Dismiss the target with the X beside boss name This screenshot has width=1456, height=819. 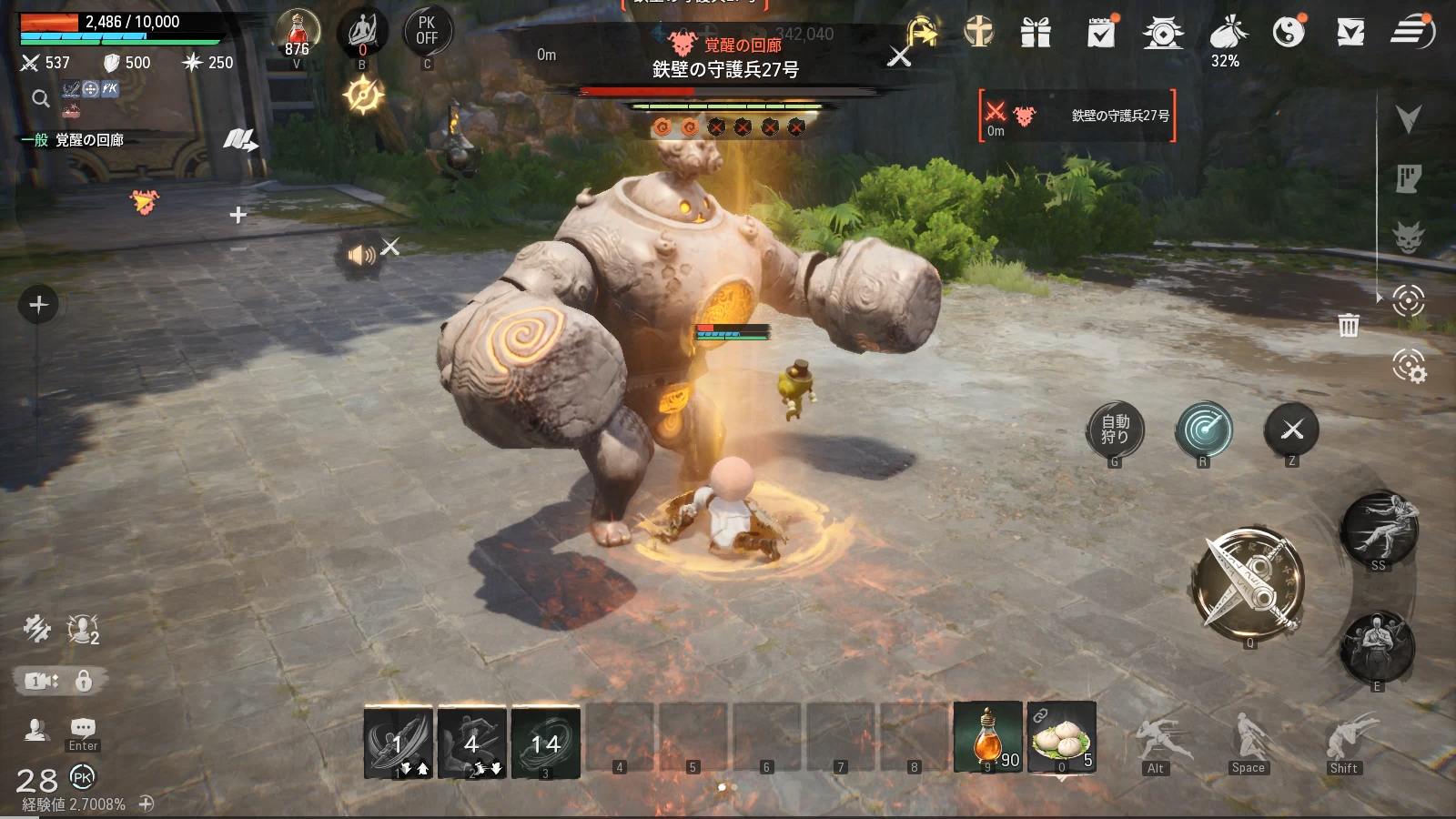899,56
